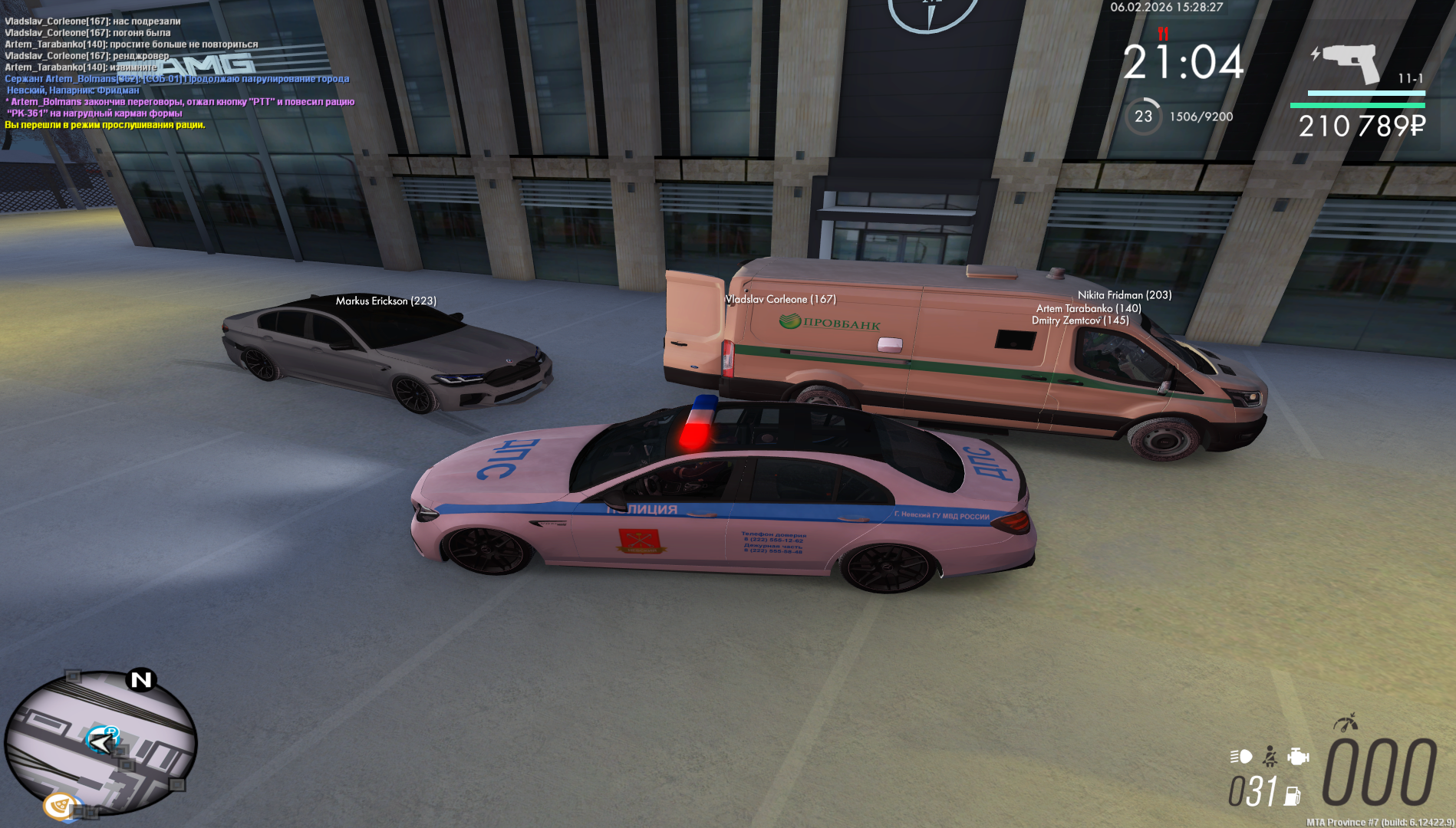Image resolution: width=1456 pixels, height=828 pixels.
Task: Click the pistol weapon icon
Action: click(x=1349, y=63)
